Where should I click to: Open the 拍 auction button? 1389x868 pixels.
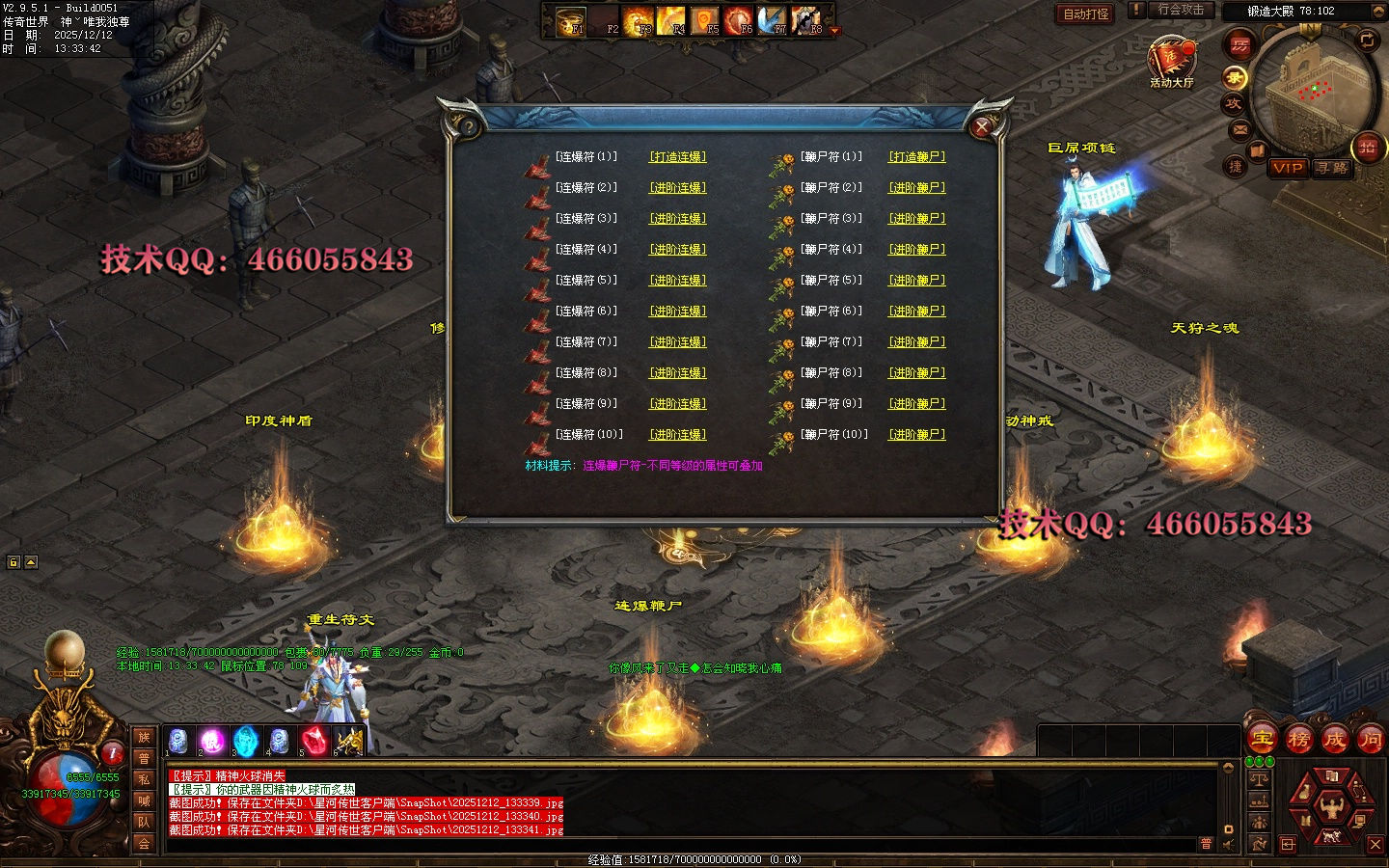(x=1368, y=147)
